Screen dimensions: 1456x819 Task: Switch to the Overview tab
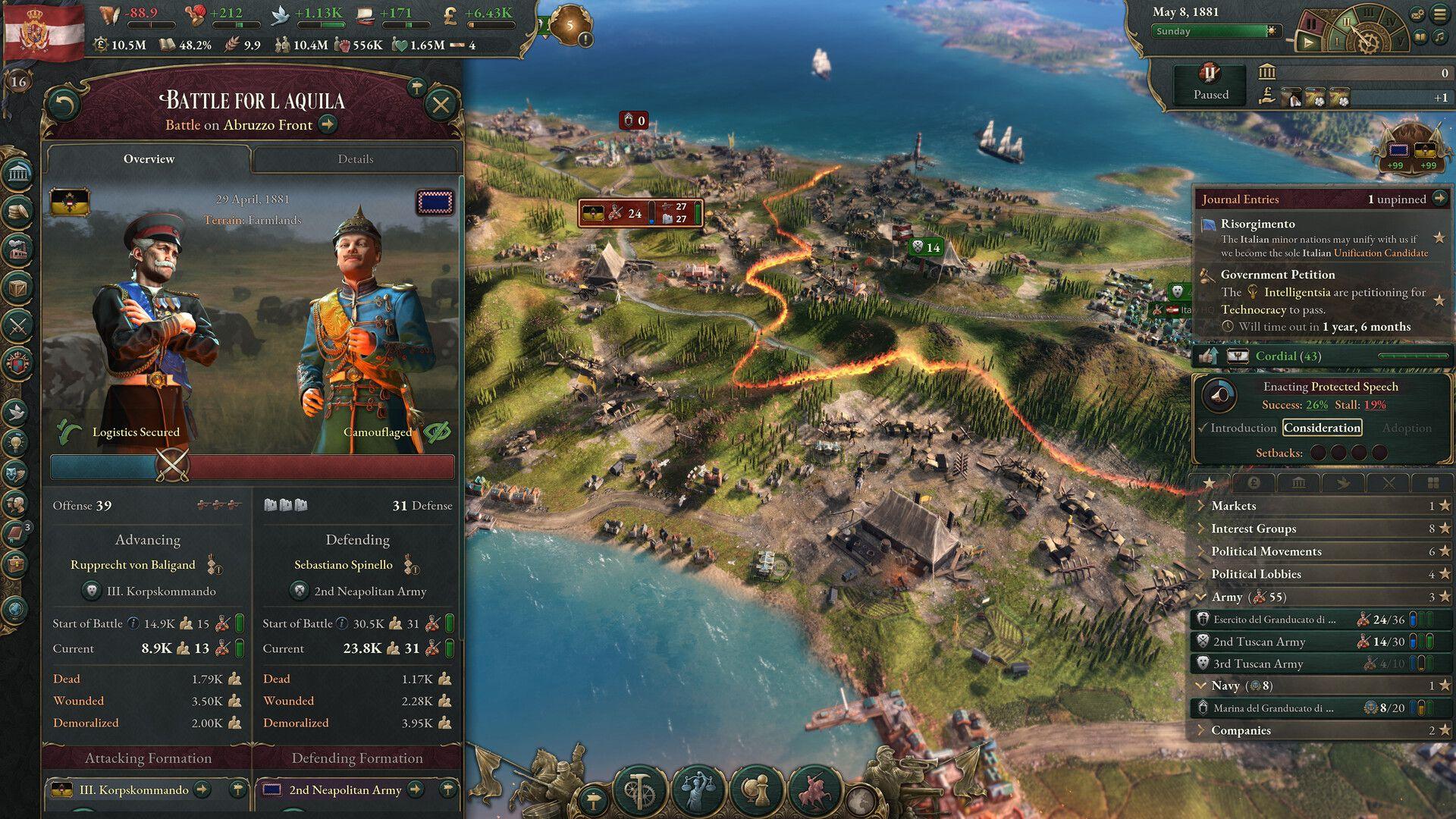(x=149, y=159)
